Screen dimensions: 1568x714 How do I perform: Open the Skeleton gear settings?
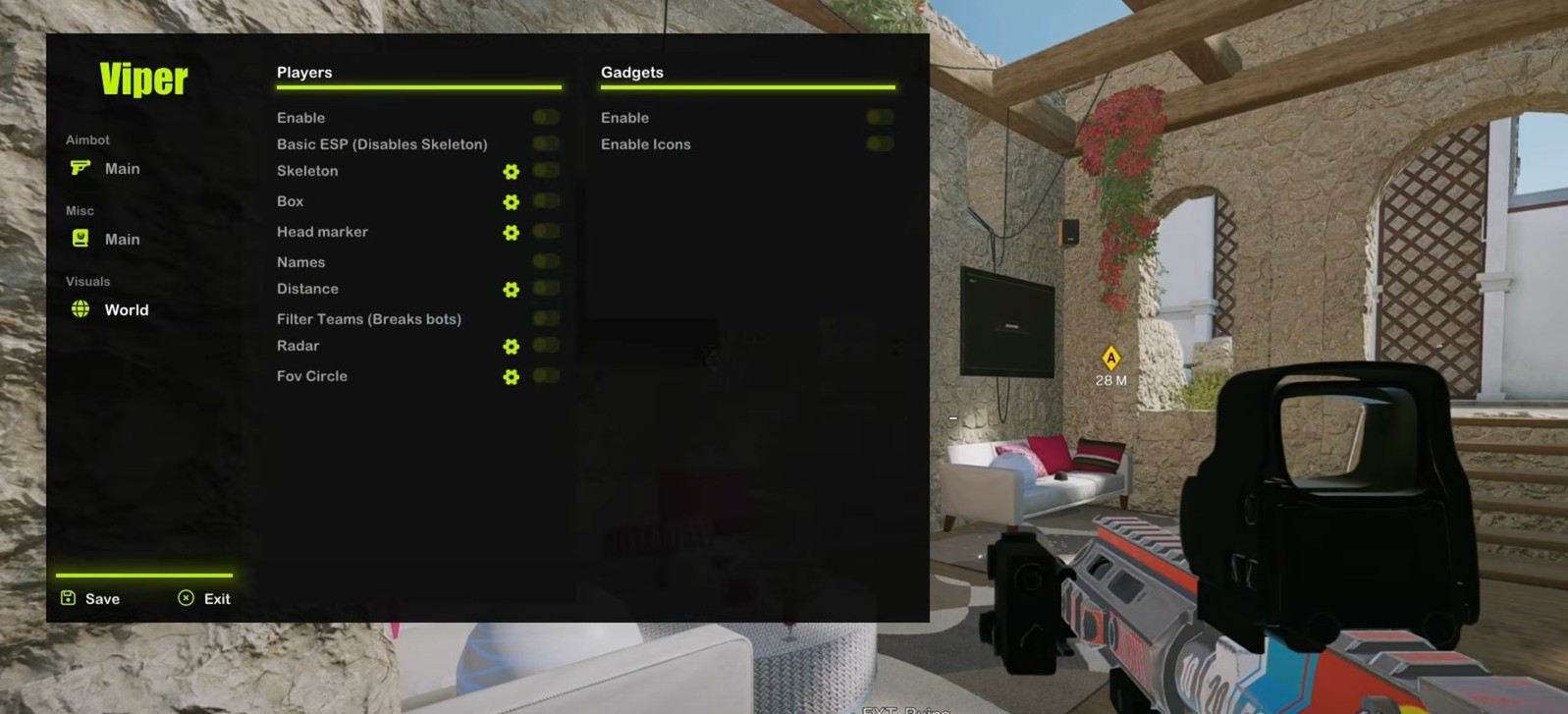click(512, 172)
